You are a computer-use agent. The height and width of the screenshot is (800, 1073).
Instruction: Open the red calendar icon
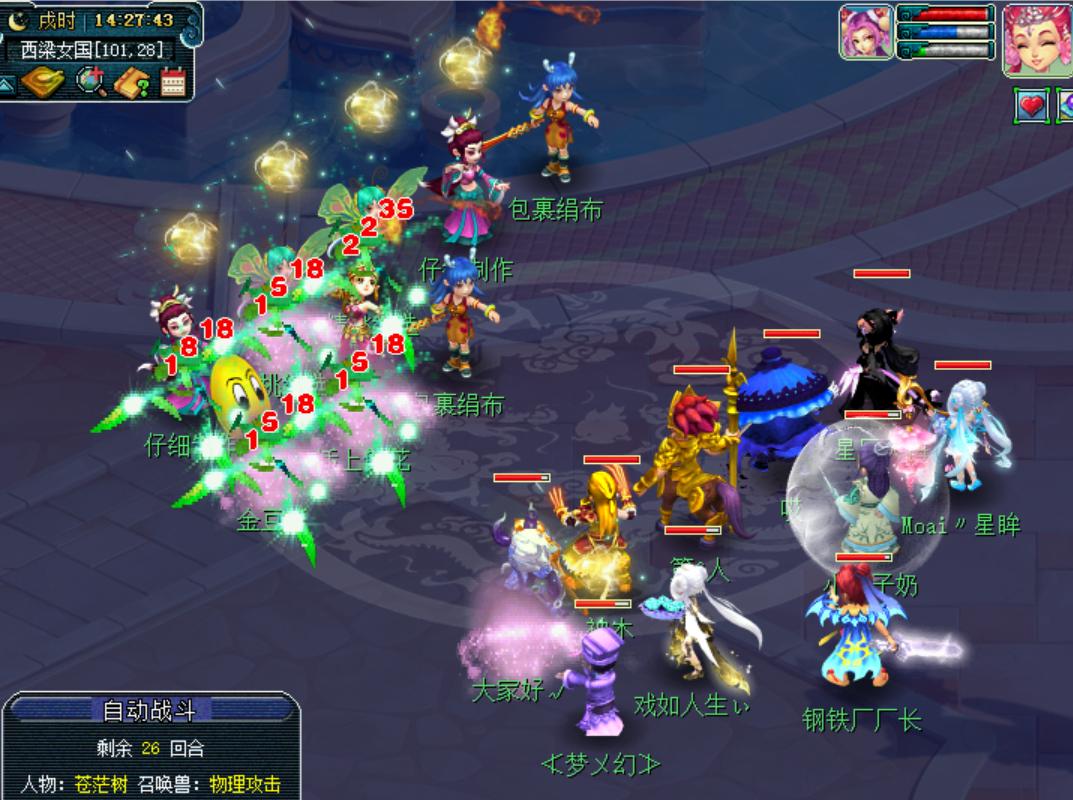pos(174,83)
